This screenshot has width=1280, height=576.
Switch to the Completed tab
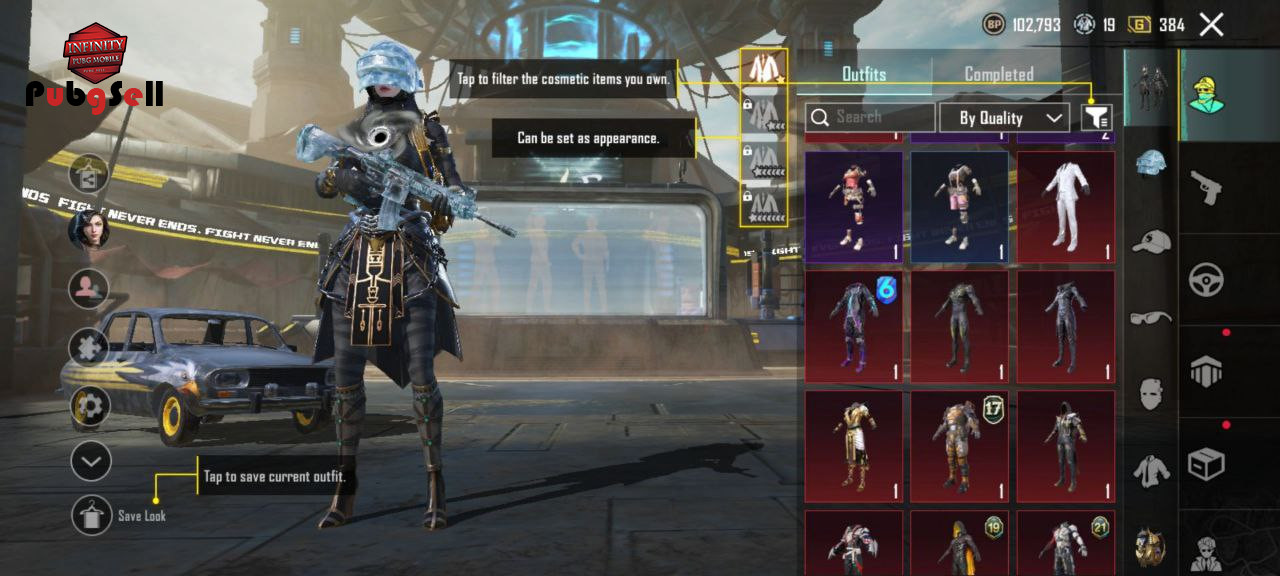tap(998, 74)
